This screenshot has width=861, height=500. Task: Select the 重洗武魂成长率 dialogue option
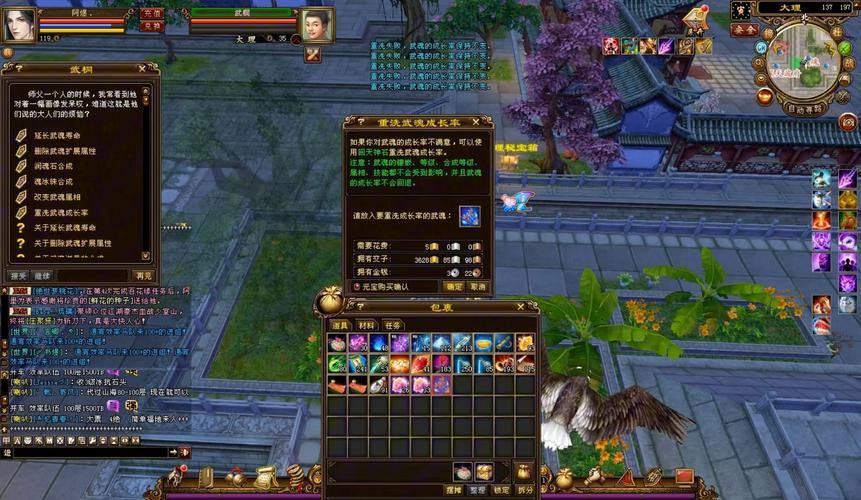(x=60, y=212)
